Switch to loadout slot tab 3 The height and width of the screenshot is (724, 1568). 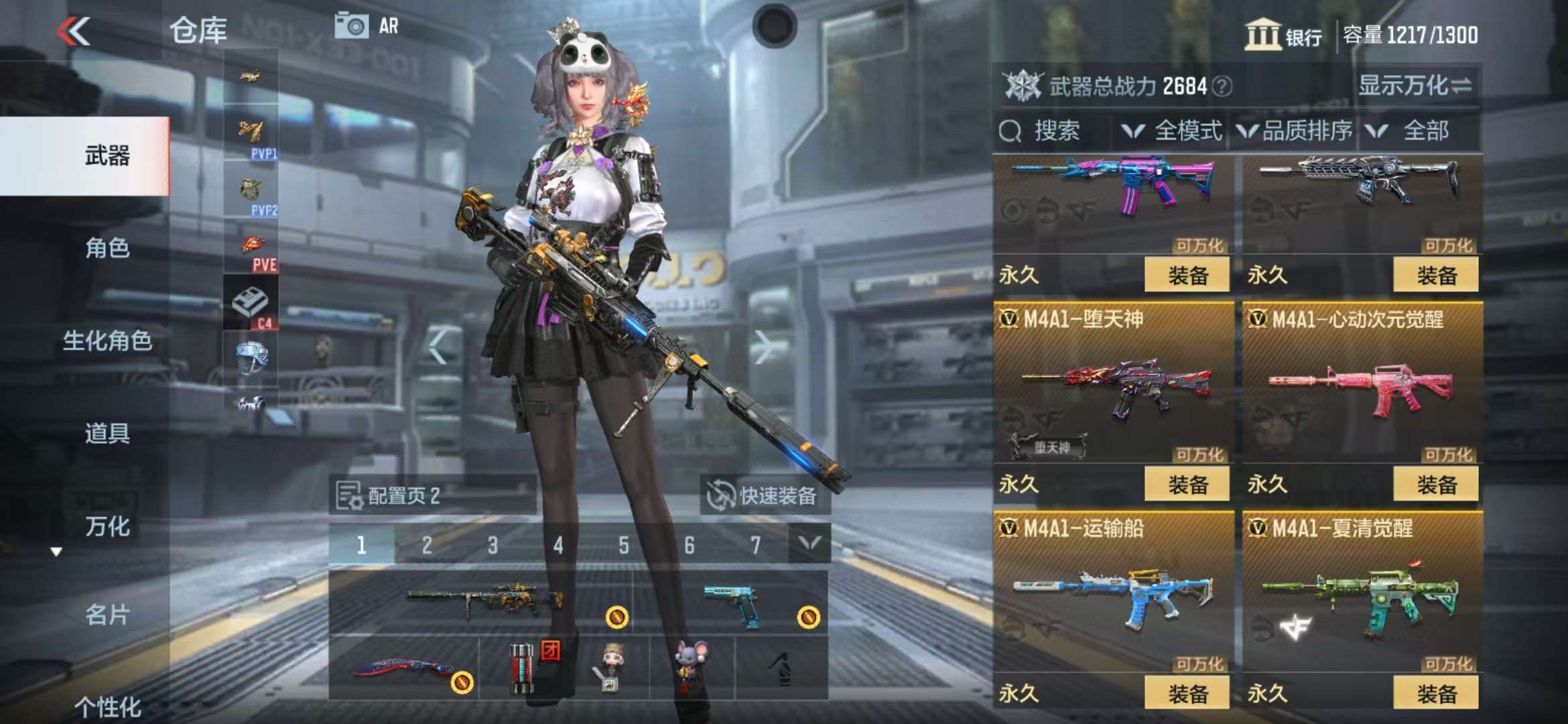[x=493, y=545]
